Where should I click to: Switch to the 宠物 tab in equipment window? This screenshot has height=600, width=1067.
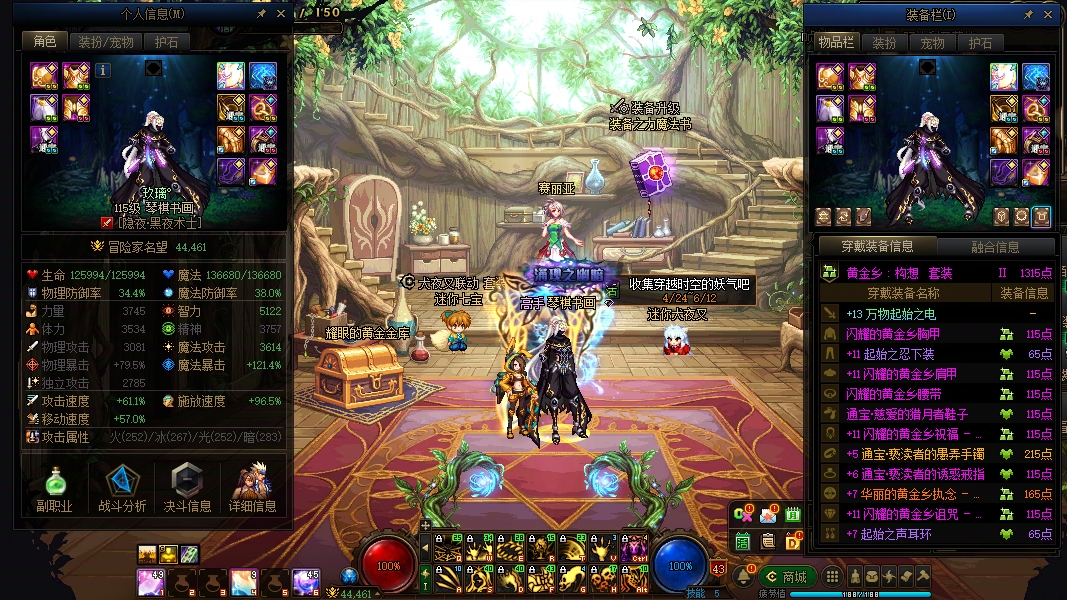click(x=932, y=43)
